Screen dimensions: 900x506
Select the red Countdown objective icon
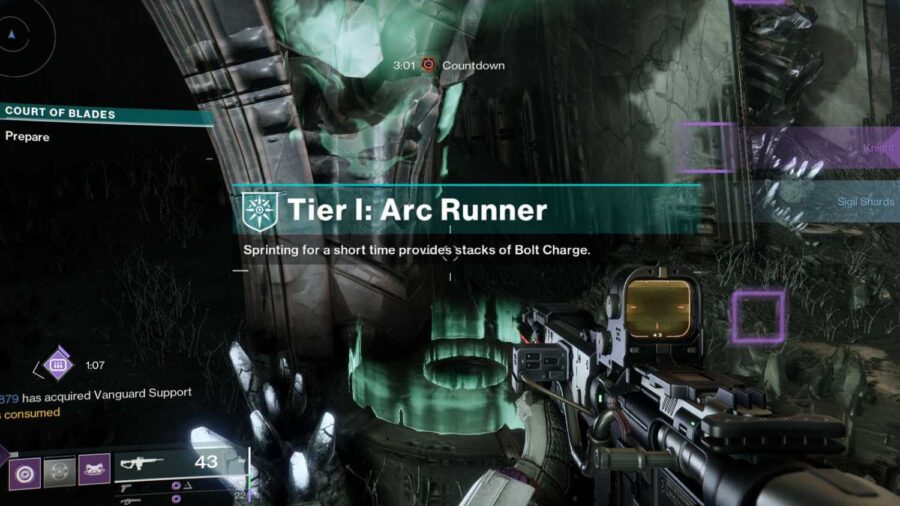coord(429,65)
